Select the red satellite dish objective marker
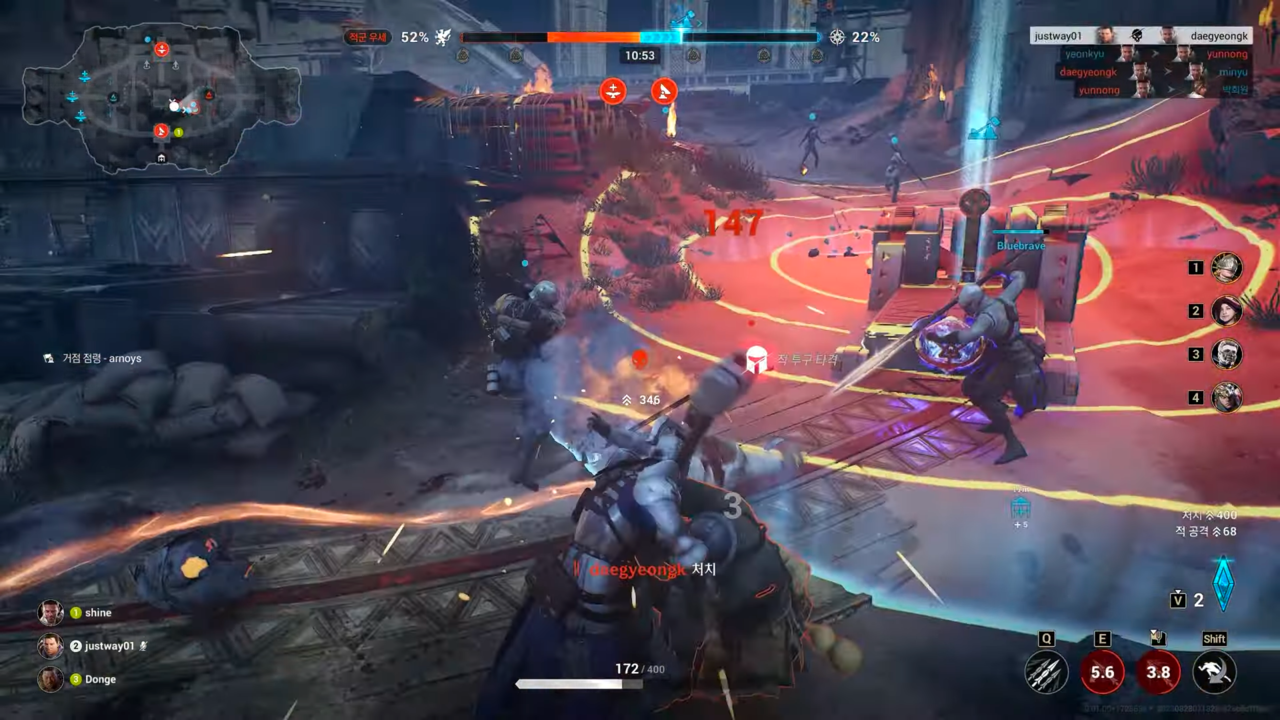This screenshot has height=720, width=1280. pos(664,92)
